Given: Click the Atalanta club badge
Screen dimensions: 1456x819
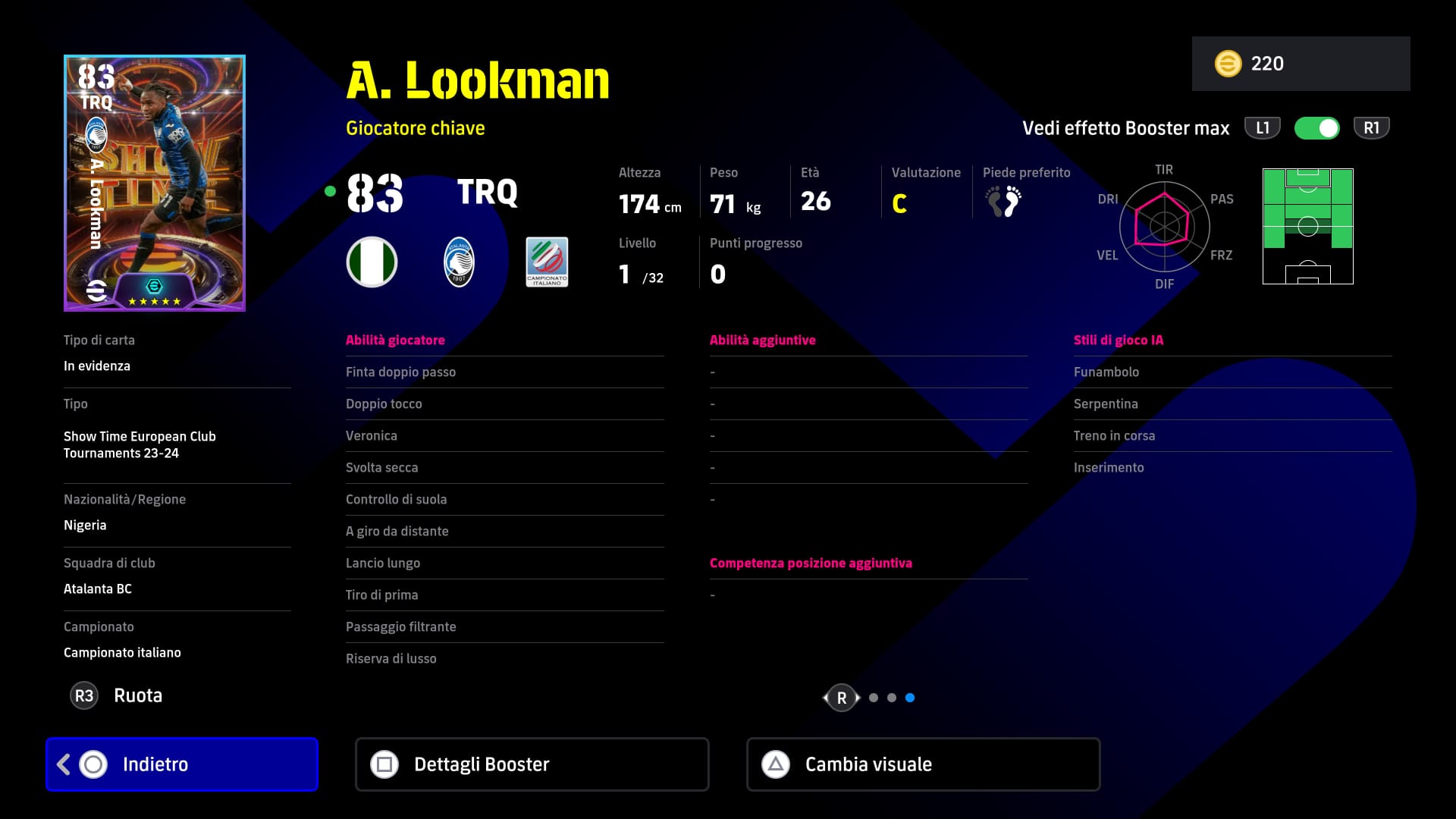Looking at the screenshot, I should point(459,262).
